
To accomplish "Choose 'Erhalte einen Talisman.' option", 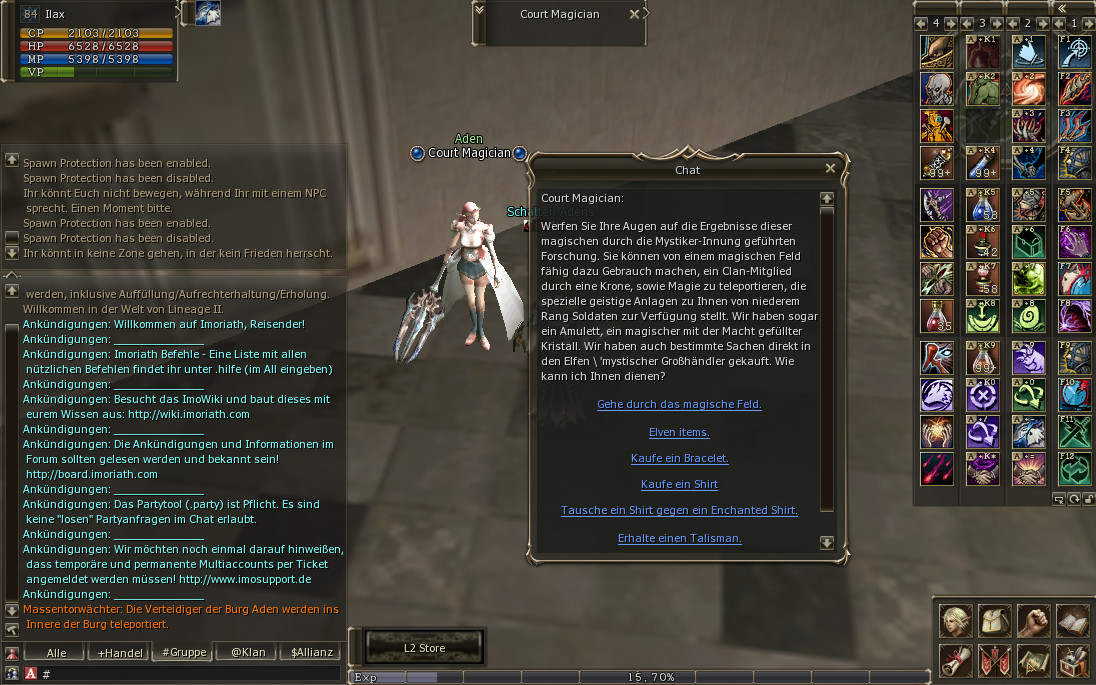I will (679, 539).
